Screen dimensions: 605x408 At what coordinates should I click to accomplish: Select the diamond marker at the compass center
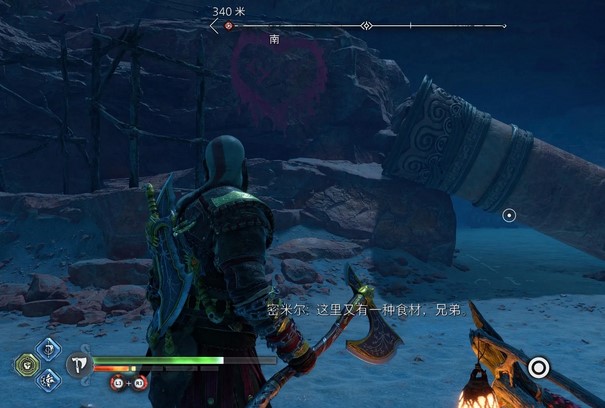click(x=366, y=26)
